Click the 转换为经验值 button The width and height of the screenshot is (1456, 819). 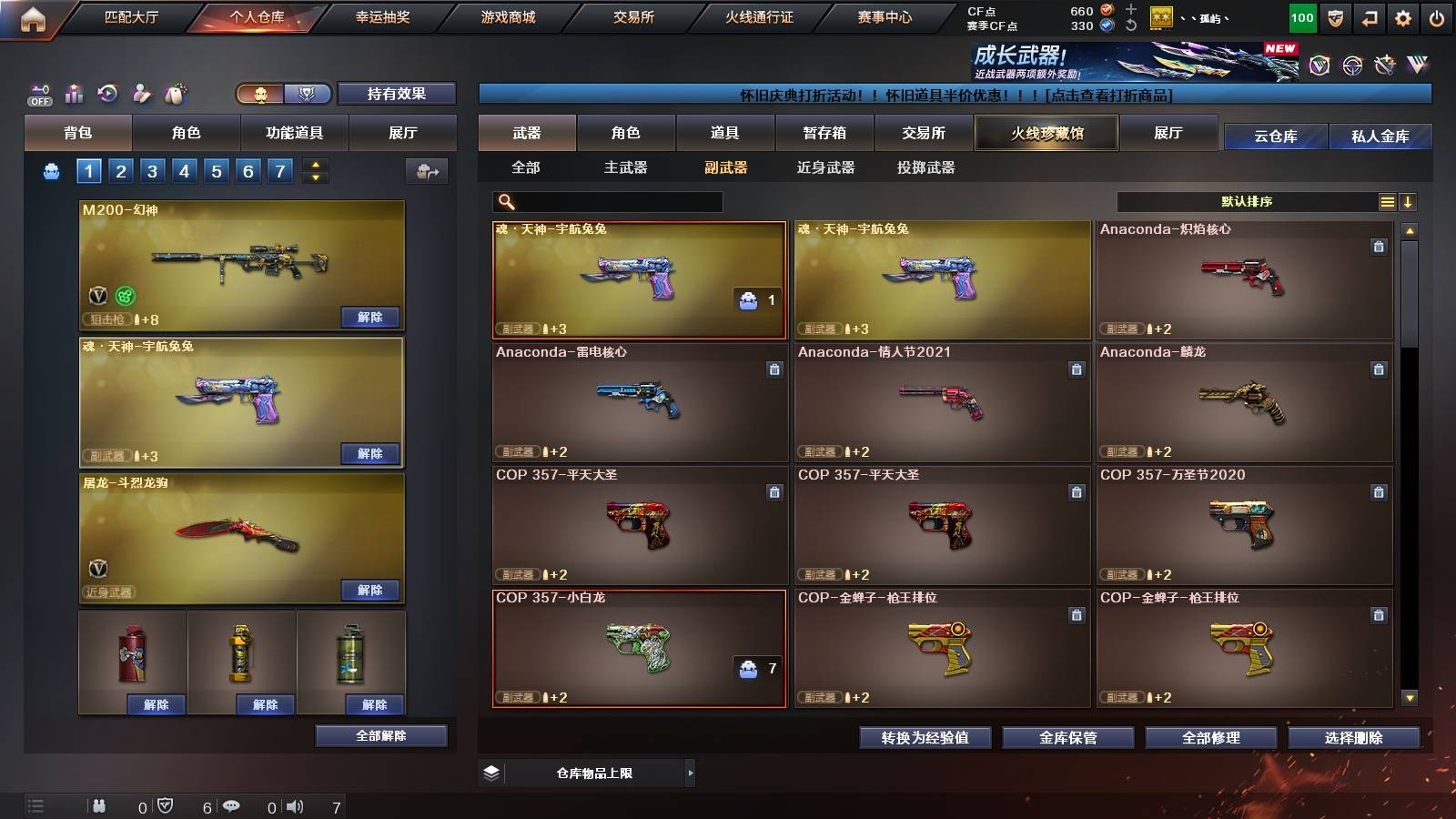pos(925,738)
